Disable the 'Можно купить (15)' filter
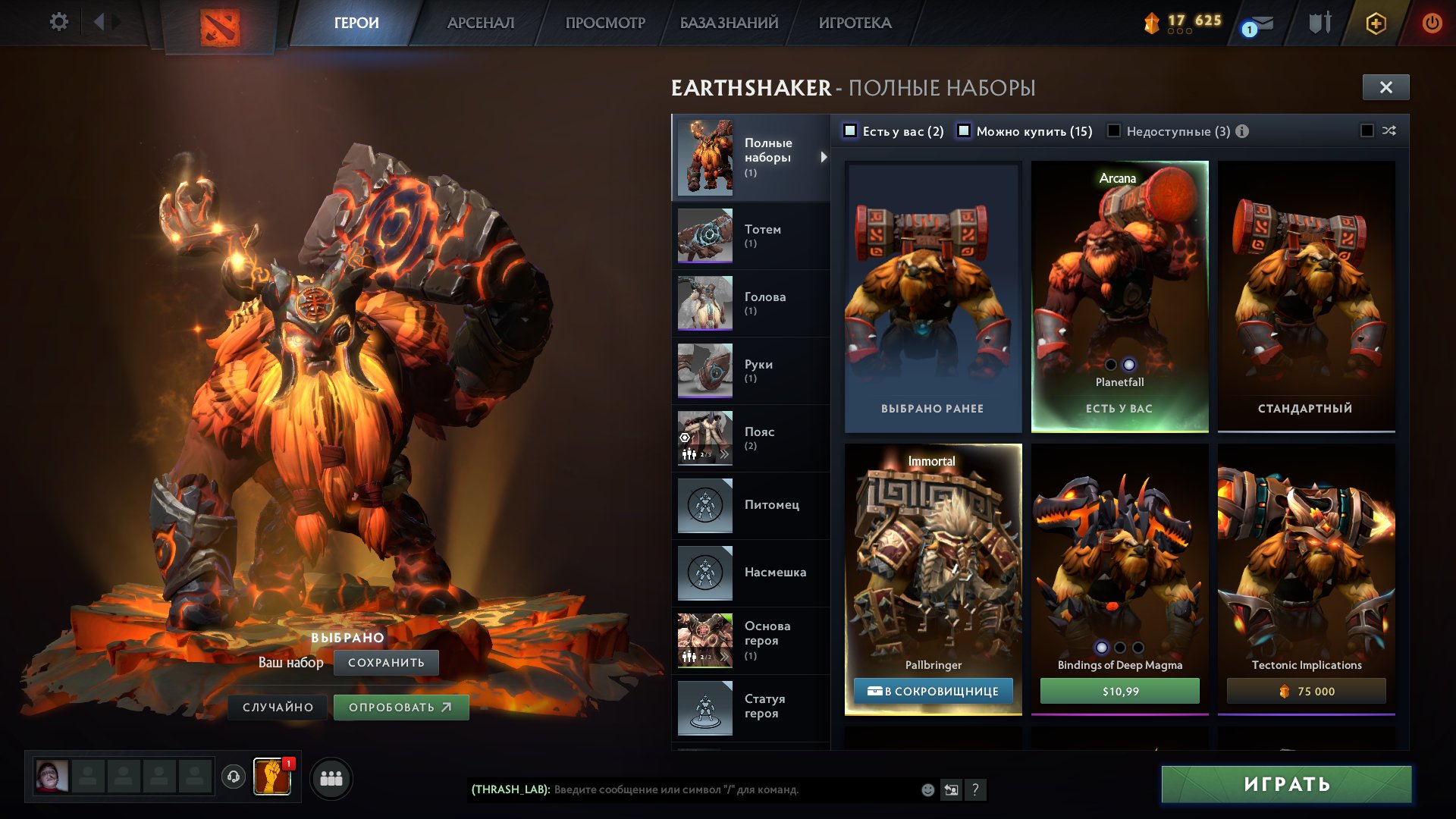Image resolution: width=1456 pixels, height=819 pixels. (x=965, y=131)
